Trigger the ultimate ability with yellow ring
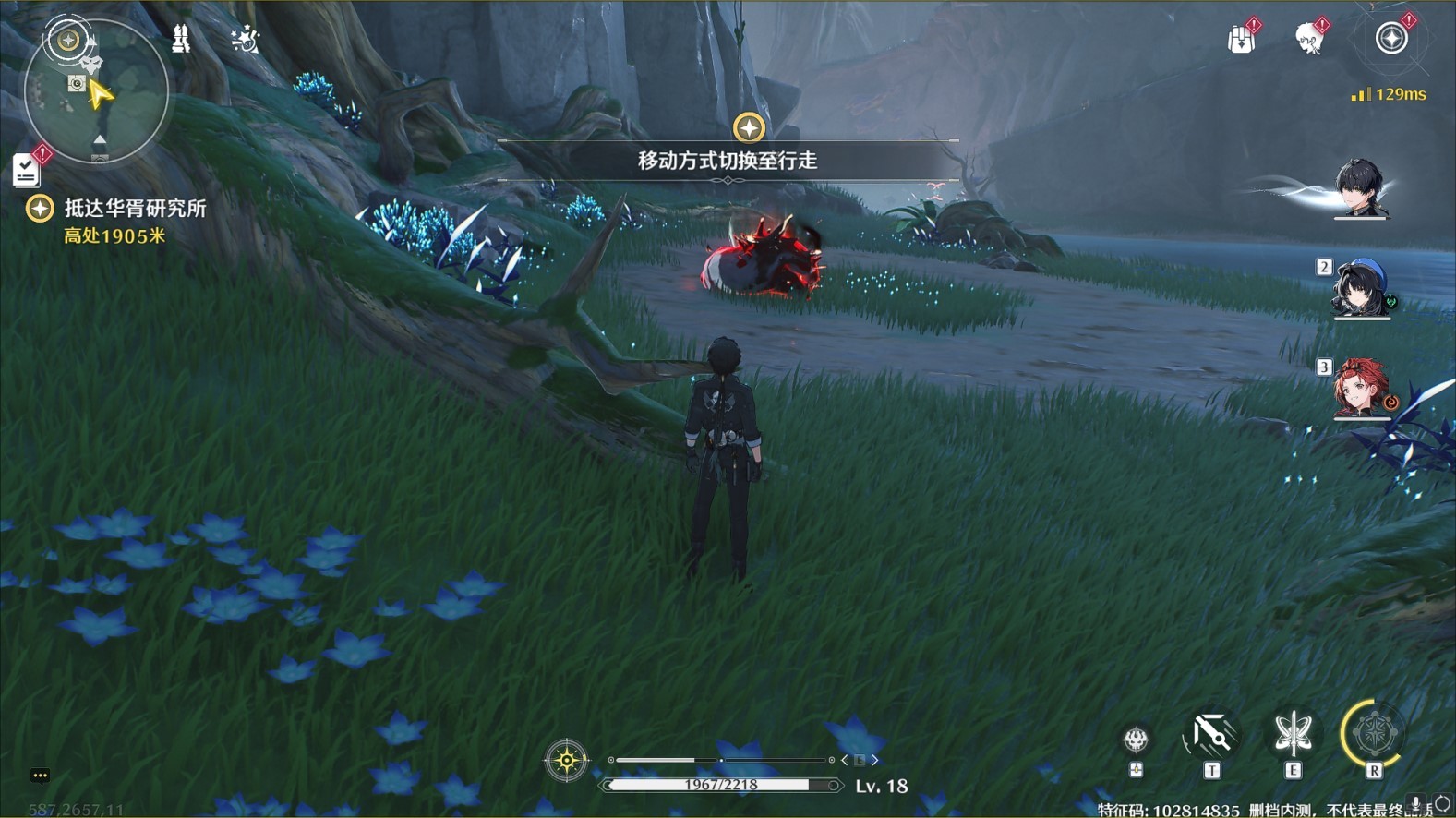 1373,735
